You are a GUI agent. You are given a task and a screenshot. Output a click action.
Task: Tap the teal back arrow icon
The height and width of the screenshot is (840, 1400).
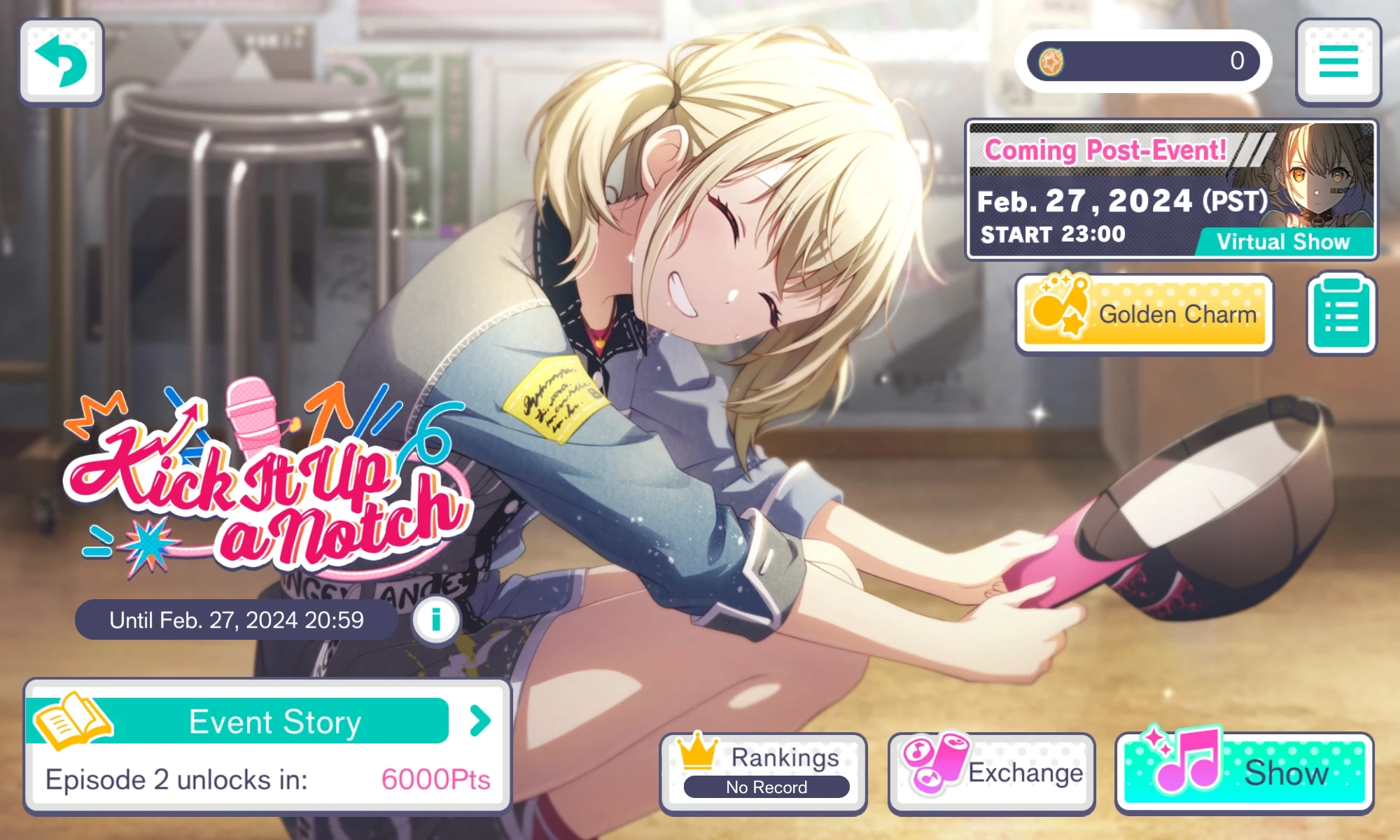[x=62, y=62]
